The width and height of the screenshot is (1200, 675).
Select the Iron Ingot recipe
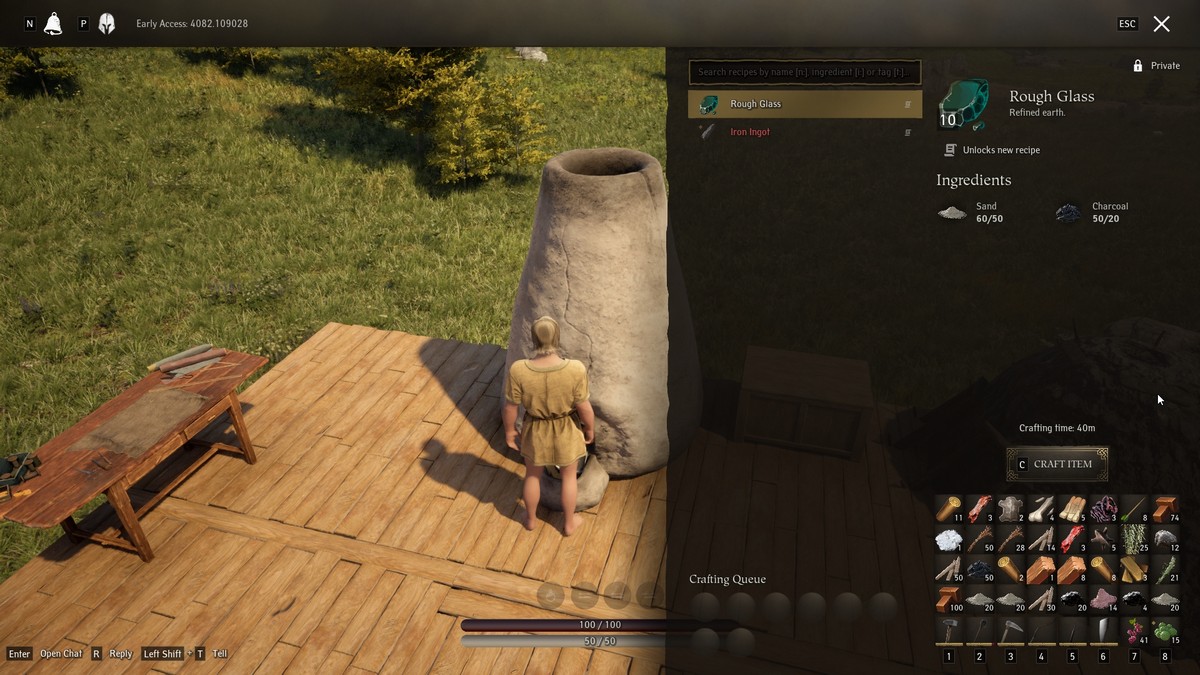tap(804, 132)
